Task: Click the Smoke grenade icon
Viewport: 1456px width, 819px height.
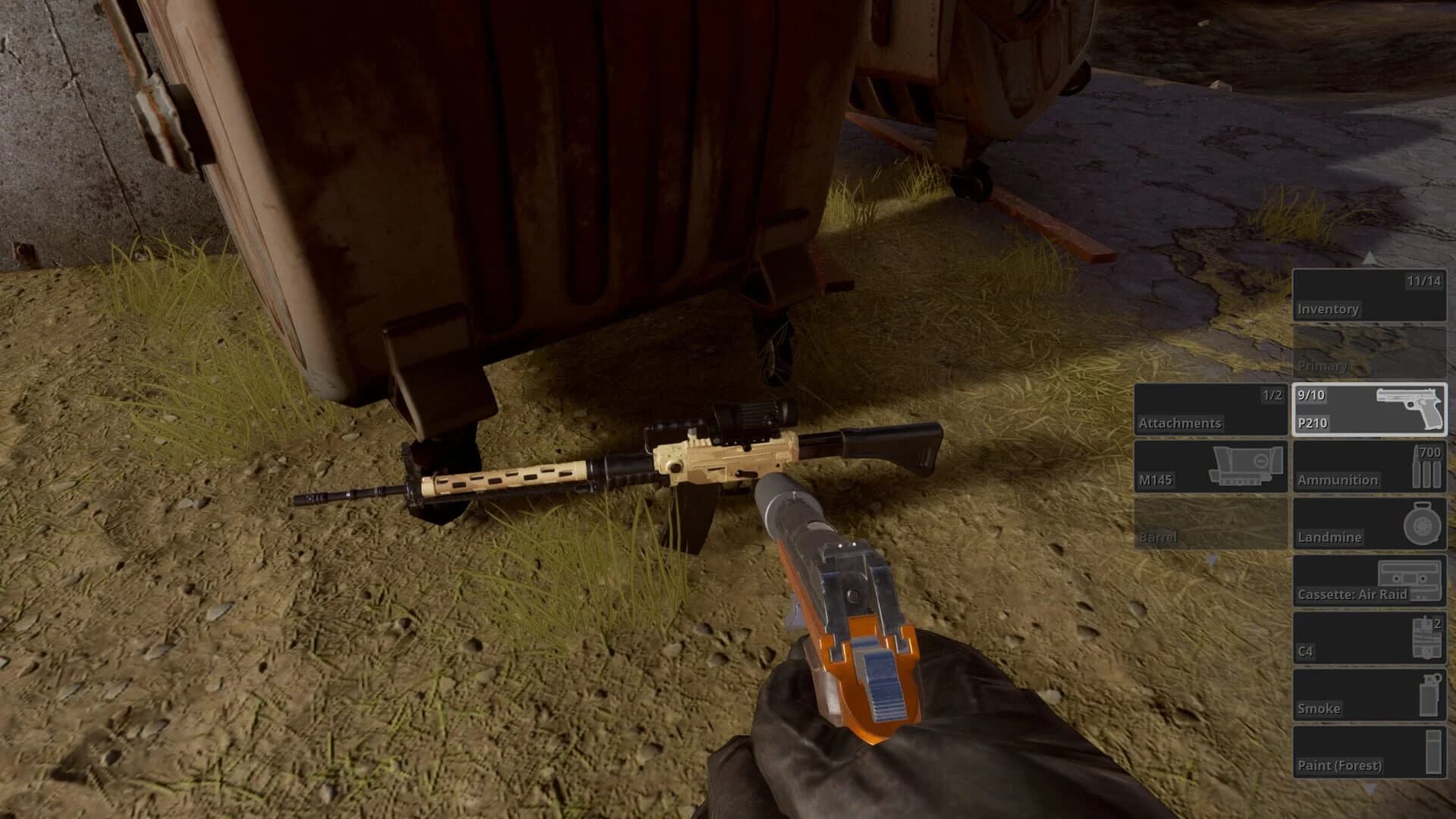Action: coord(1429,697)
